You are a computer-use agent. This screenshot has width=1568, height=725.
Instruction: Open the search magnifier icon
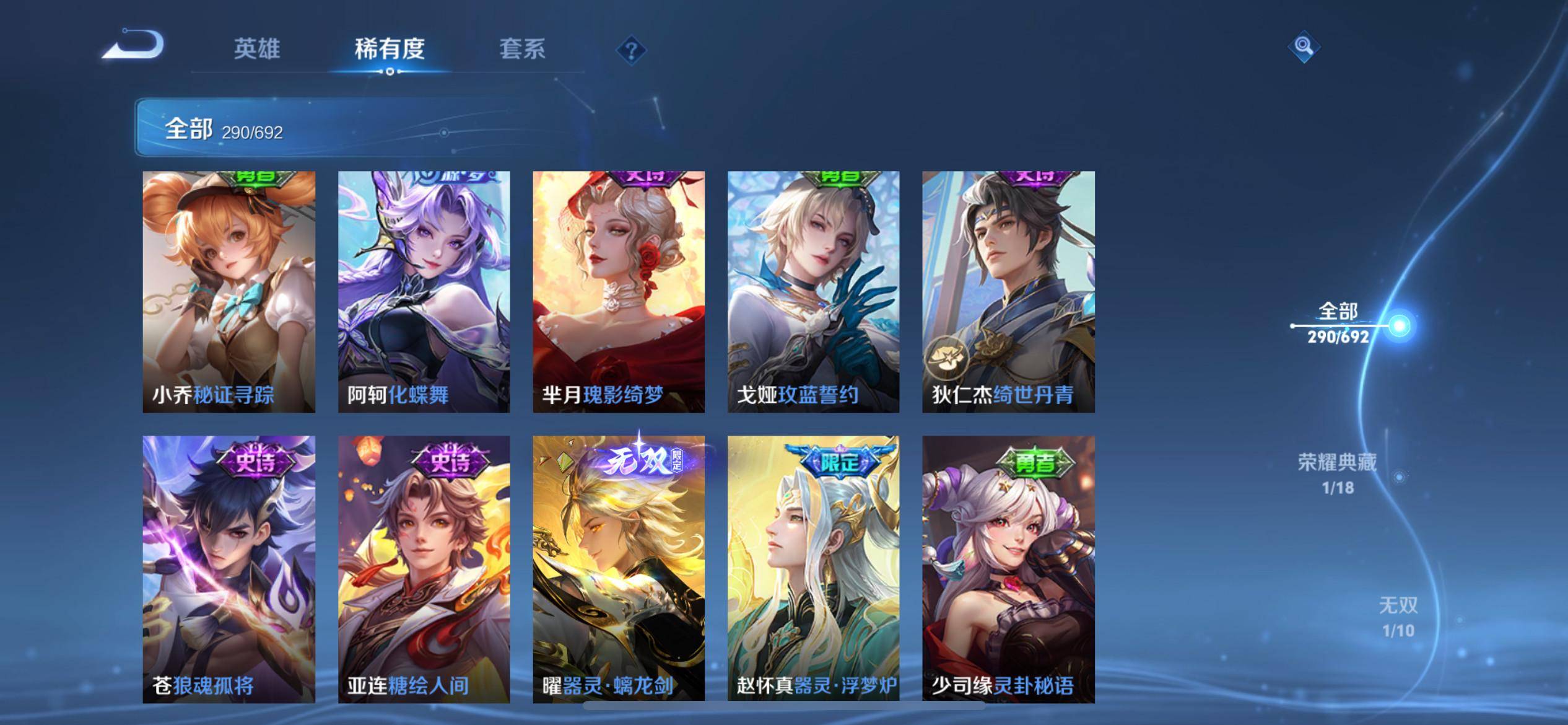point(1304,46)
